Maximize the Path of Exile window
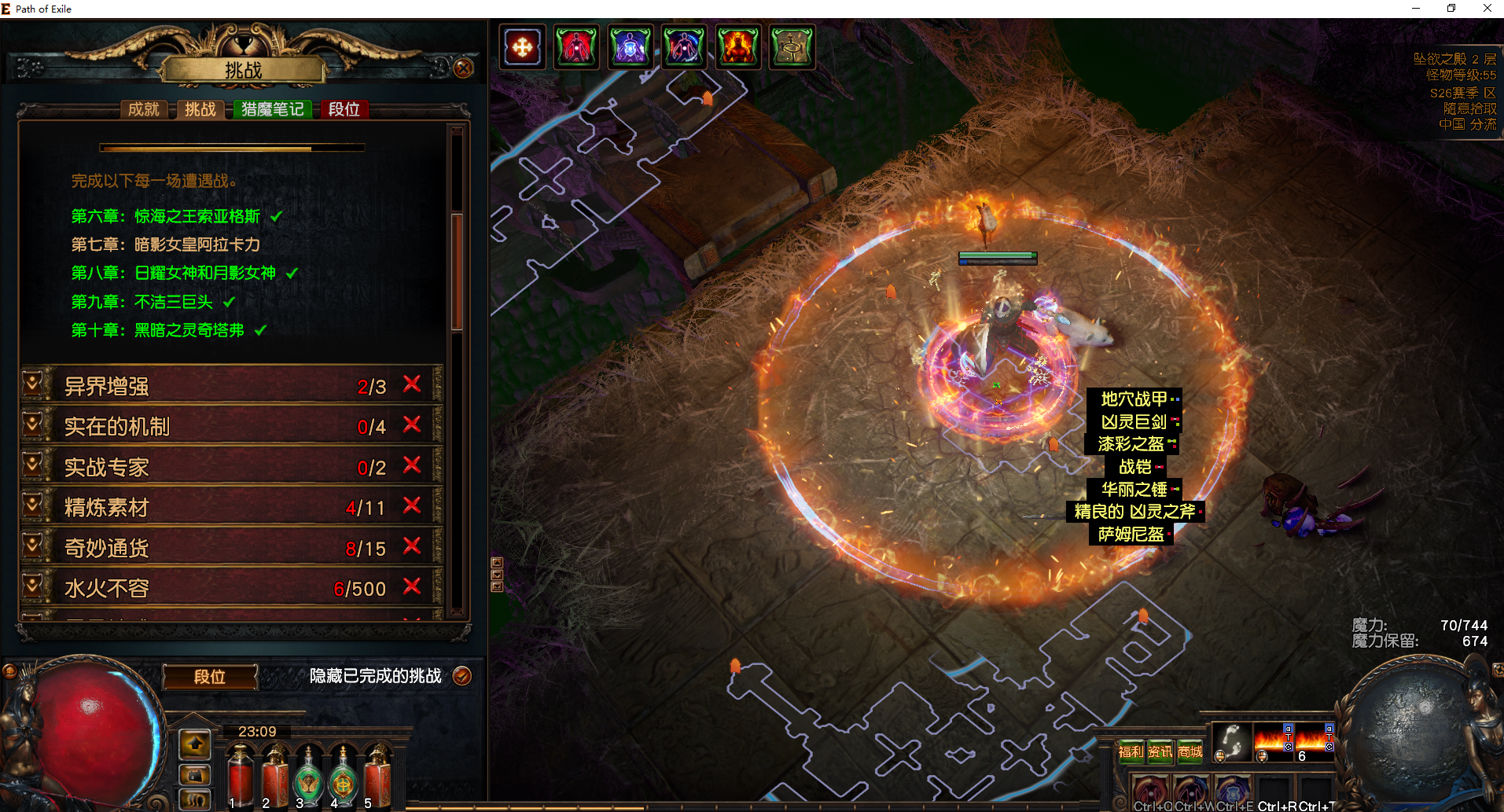 [x=1451, y=9]
